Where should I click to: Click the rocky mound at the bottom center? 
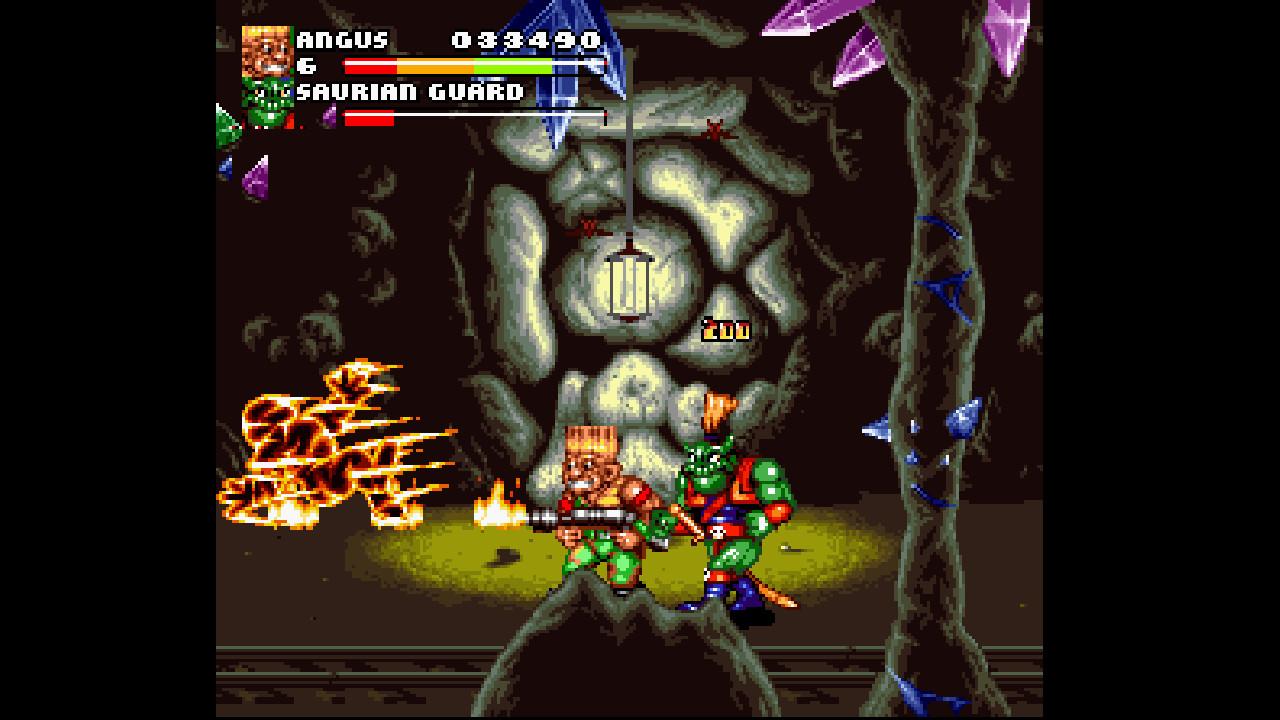click(620, 650)
